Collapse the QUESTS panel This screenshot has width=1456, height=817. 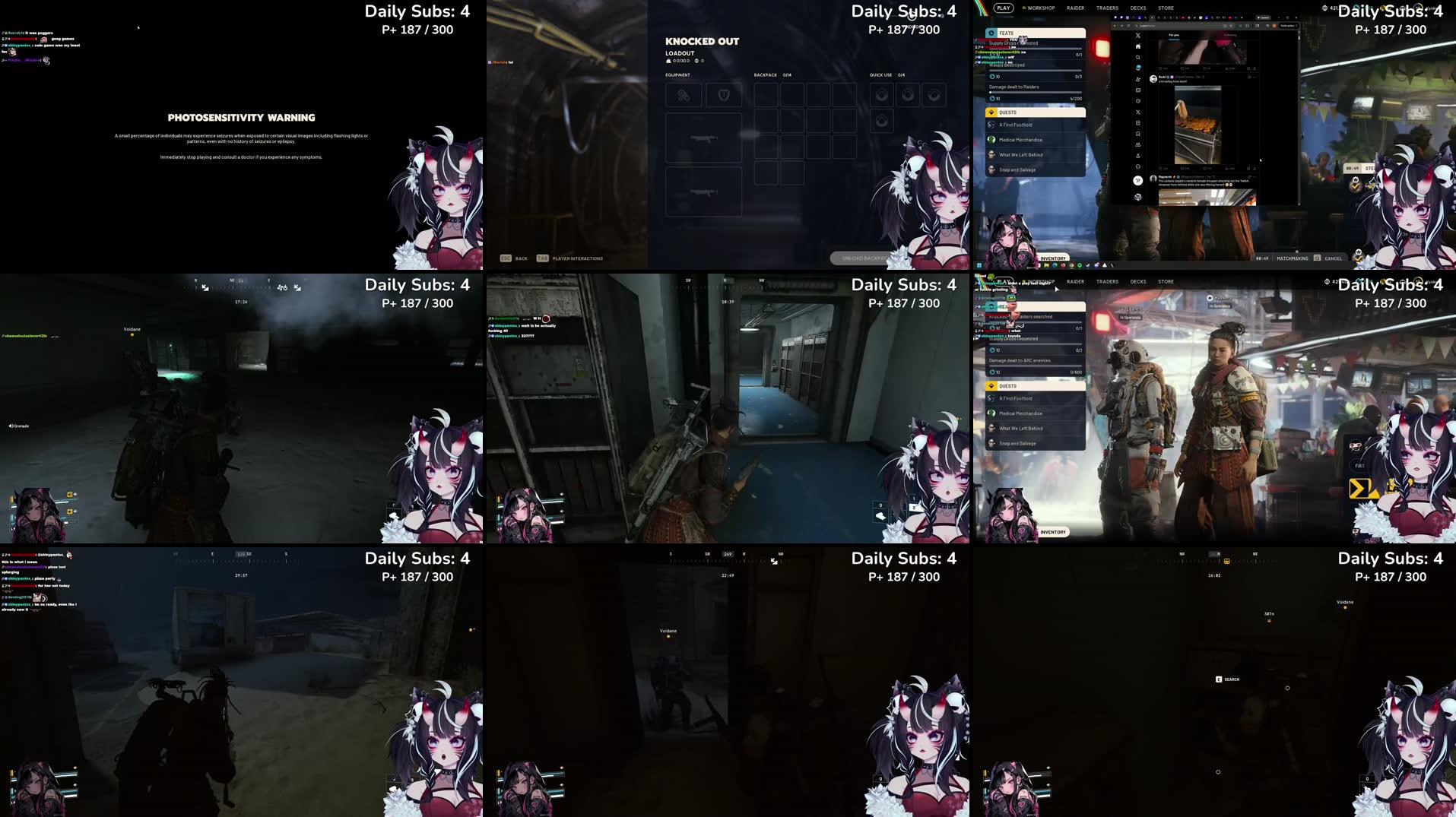[1034, 112]
